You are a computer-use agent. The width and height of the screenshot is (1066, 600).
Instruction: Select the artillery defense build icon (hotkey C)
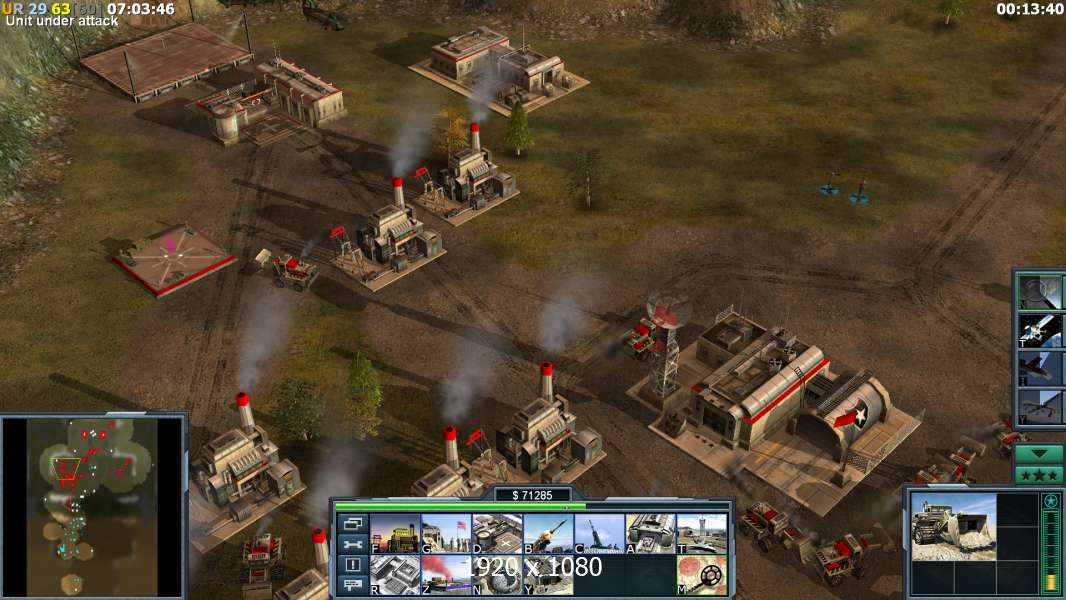pos(599,534)
